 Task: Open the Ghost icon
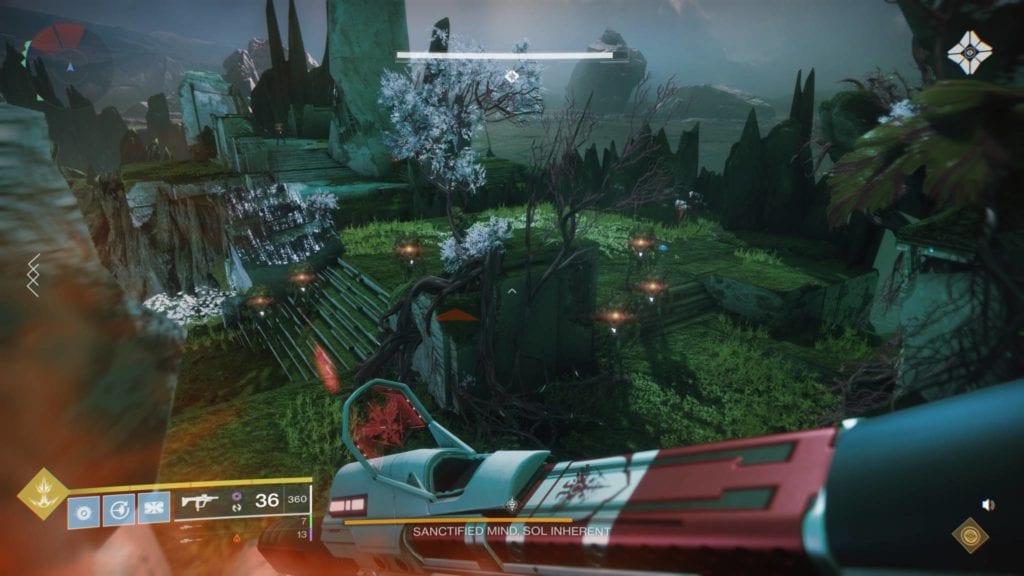pyautogui.click(x=969, y=52)
